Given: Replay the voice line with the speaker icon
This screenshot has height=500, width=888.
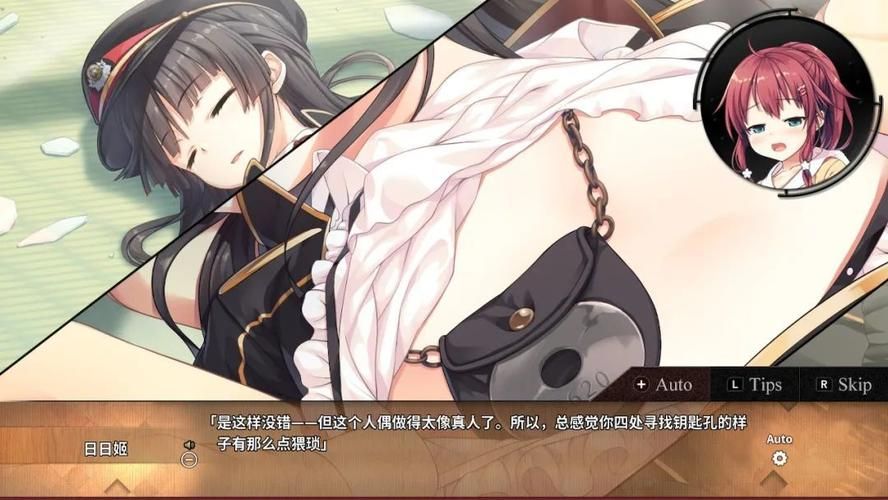Looking at the screenshot, I should (x=188, y=445).
